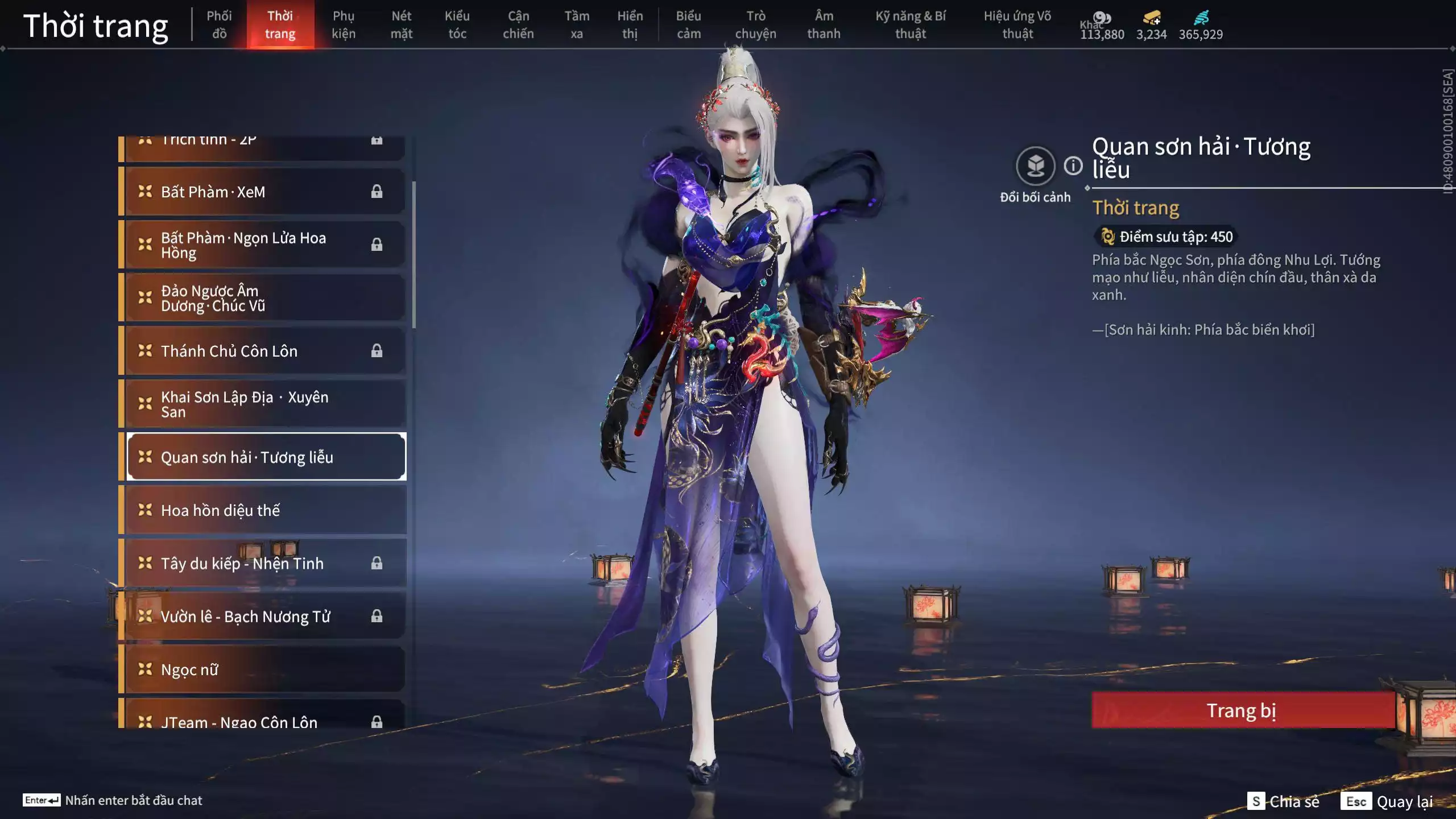
Task: Open Kỹ năng & Bí thuật tab
Action: pyautogui.click(x=910, y=25)
